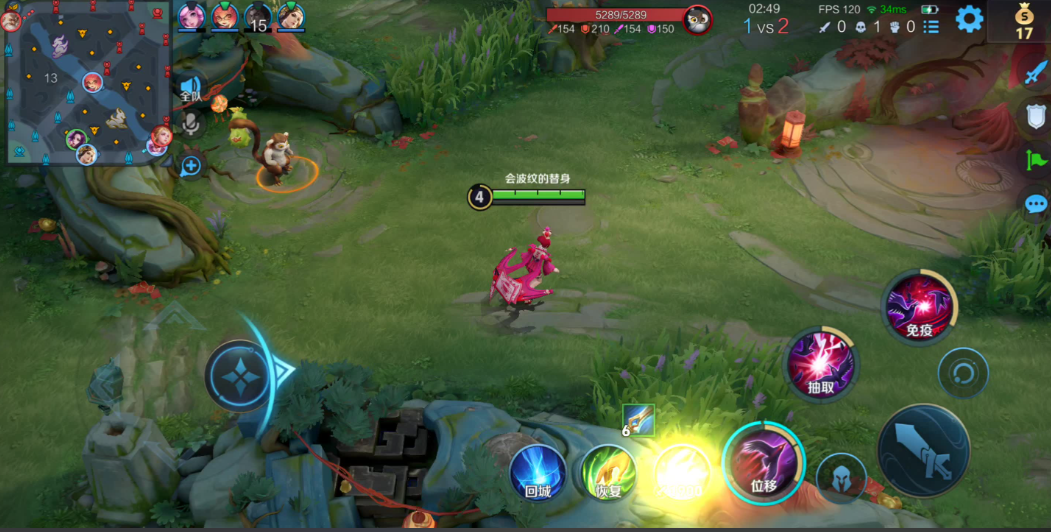Open the scoreboard list icon

click(x=931, y=27)
